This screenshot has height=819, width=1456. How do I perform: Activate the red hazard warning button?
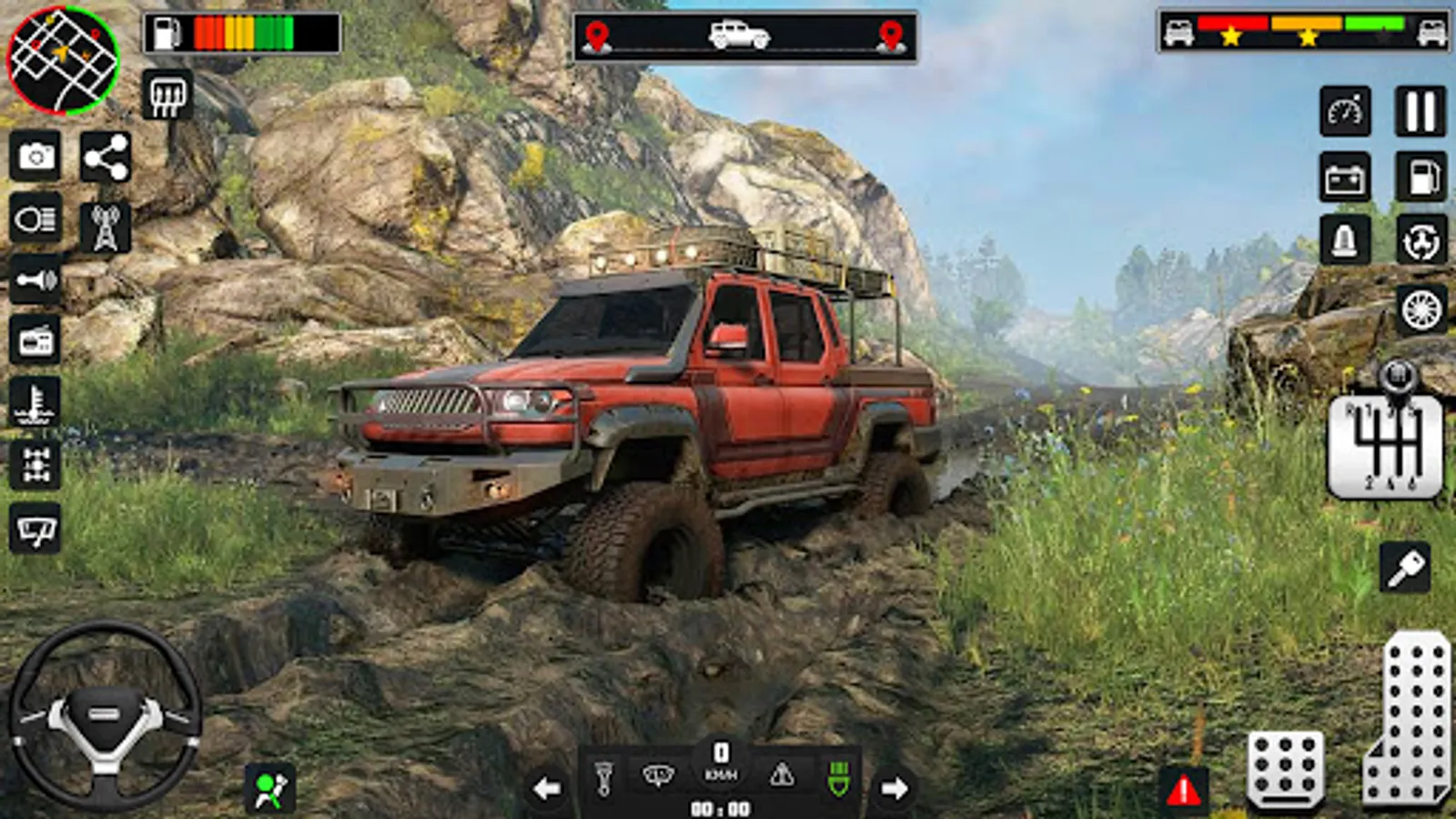pos(1183,790)
